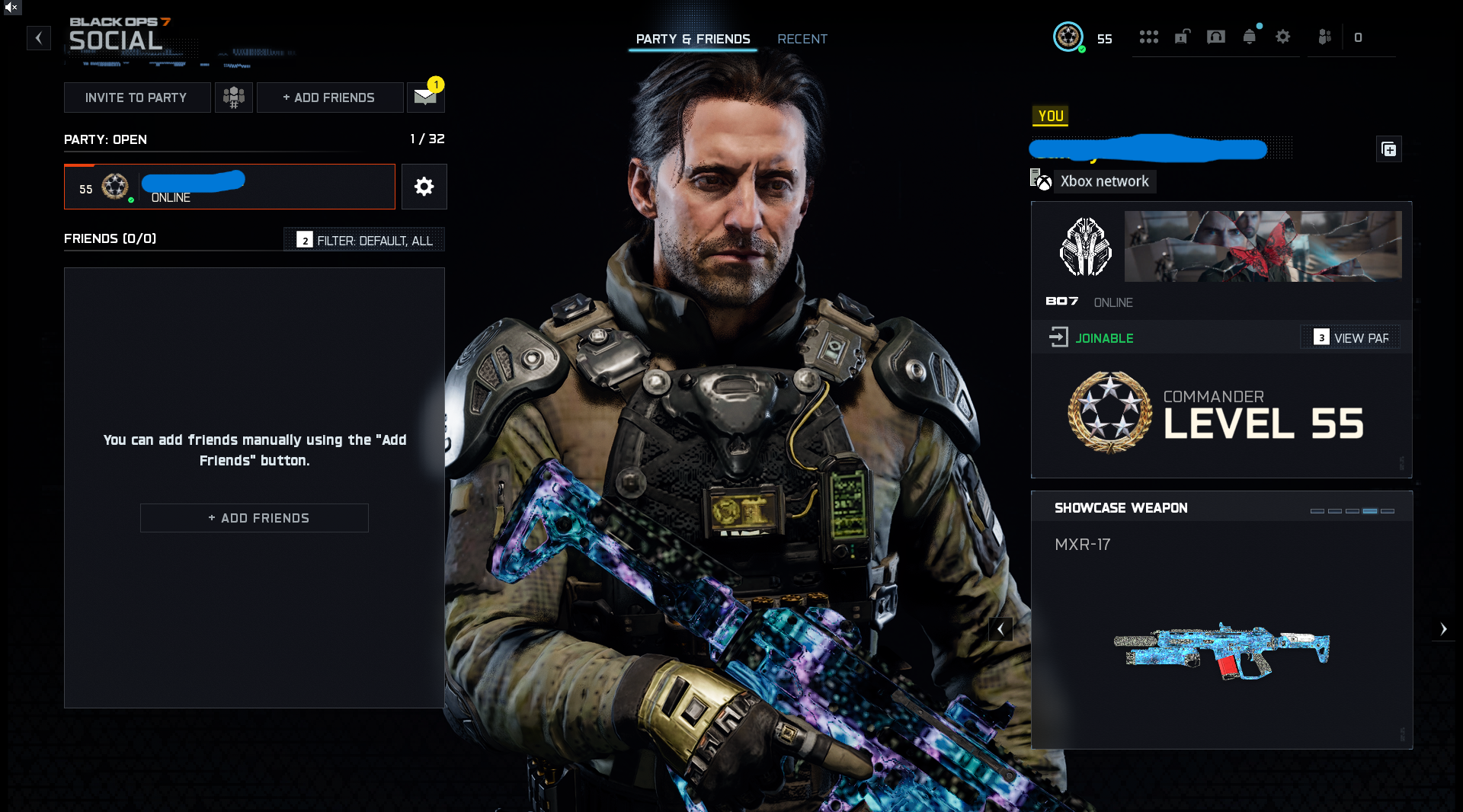Show the previous showcase item with left arrow
1463x812 pixels.
pyautogui.click(x=1000, y=629)
